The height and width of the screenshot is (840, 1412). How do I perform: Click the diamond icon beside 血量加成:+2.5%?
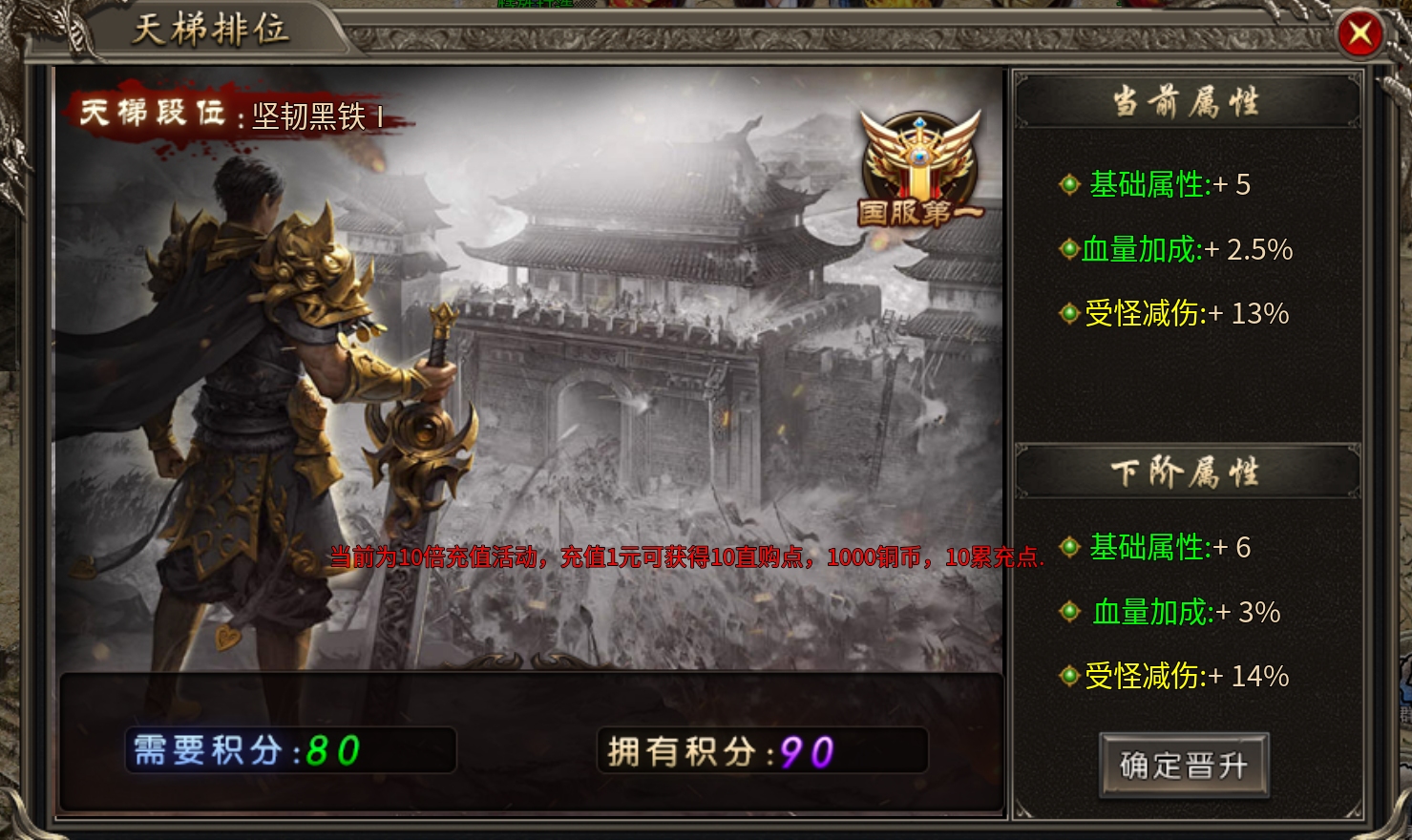(x=1068, y=249)
